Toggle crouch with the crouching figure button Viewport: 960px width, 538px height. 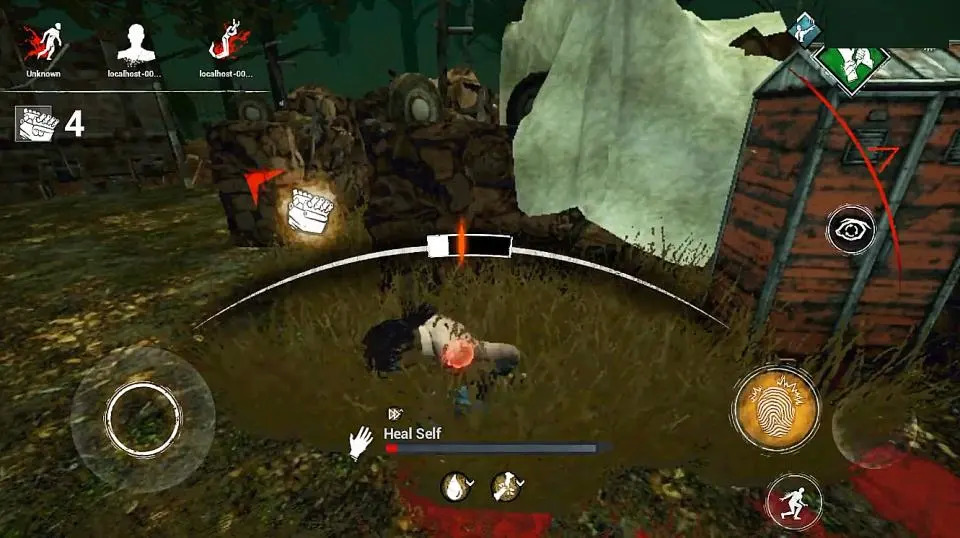tap(794, 501)
